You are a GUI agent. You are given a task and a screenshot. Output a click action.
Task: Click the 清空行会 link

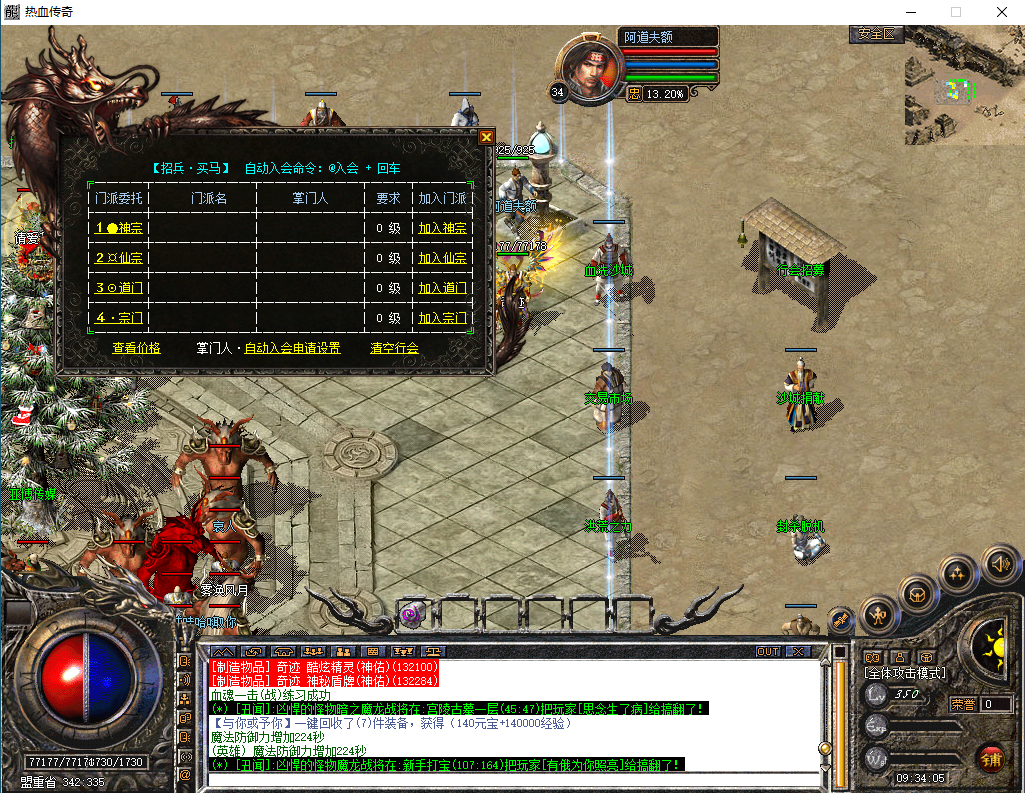coord(394,348)
